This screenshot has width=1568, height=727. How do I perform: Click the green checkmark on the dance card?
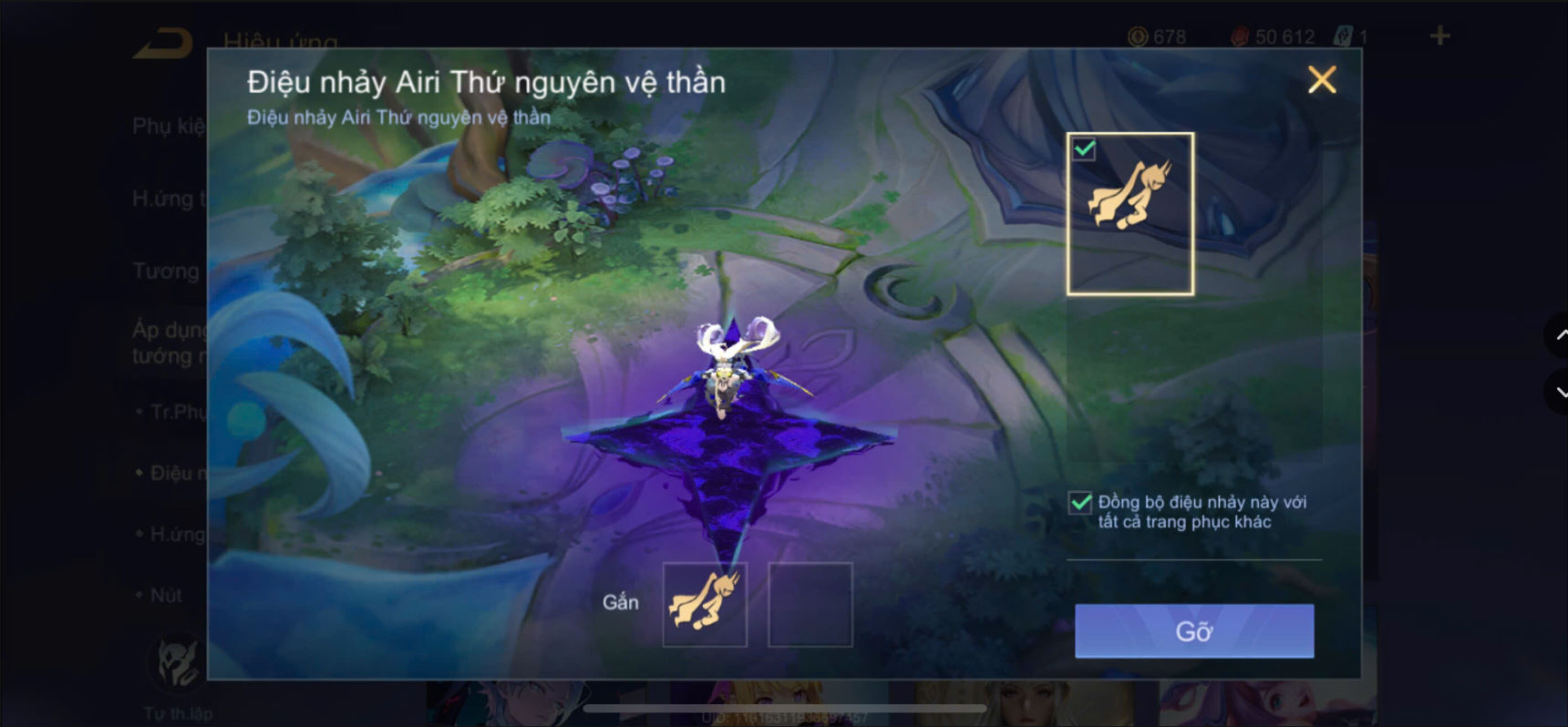tap(1082, 148)
